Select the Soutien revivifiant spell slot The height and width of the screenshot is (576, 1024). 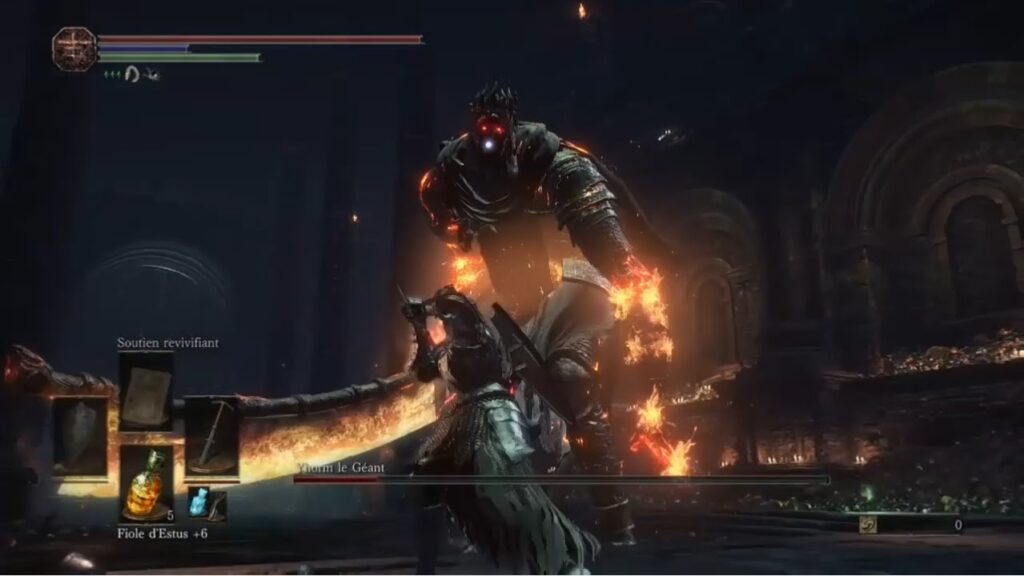(146, 391)
